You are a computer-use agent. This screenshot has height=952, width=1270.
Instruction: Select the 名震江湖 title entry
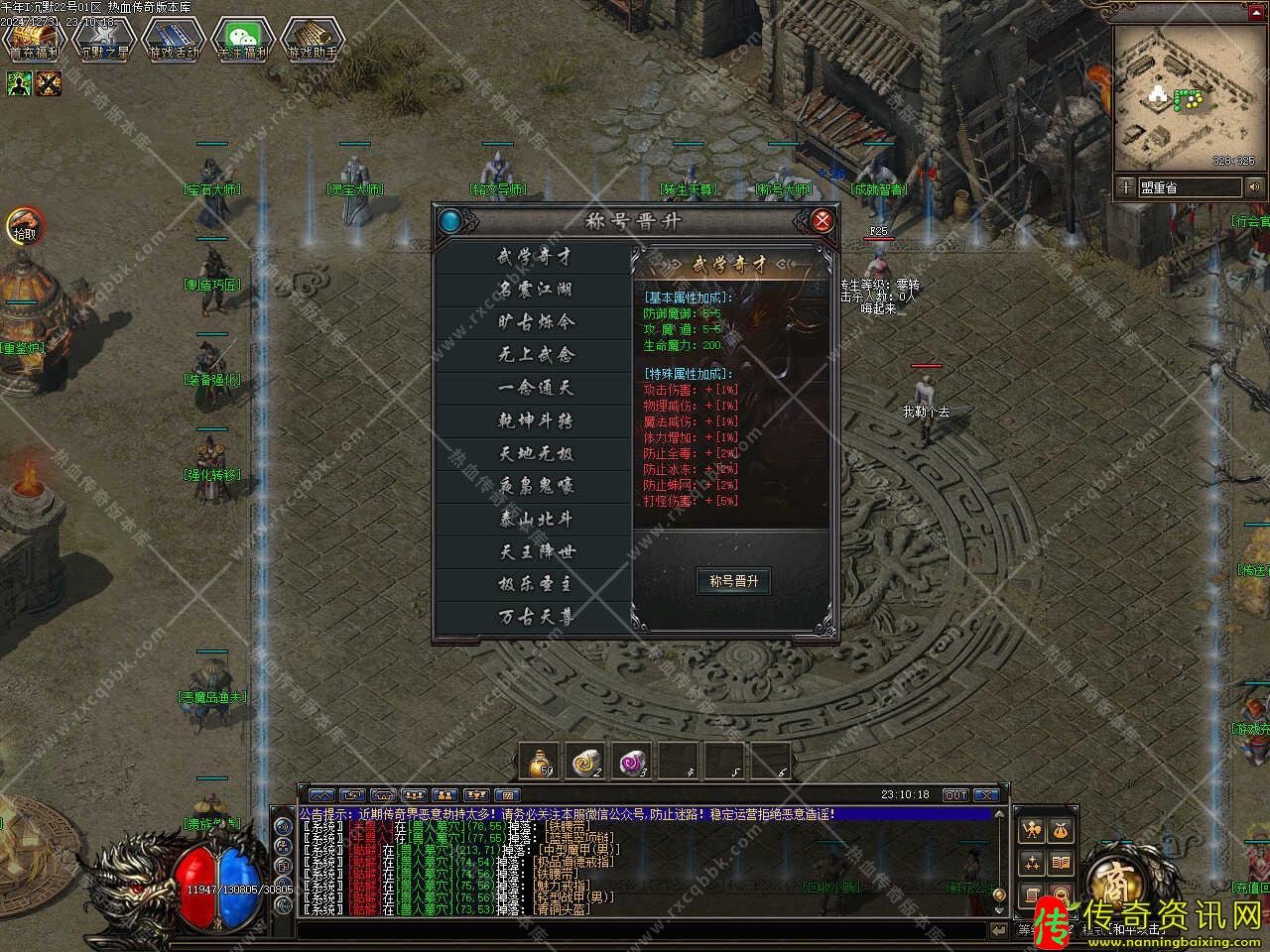pos(535,290)
